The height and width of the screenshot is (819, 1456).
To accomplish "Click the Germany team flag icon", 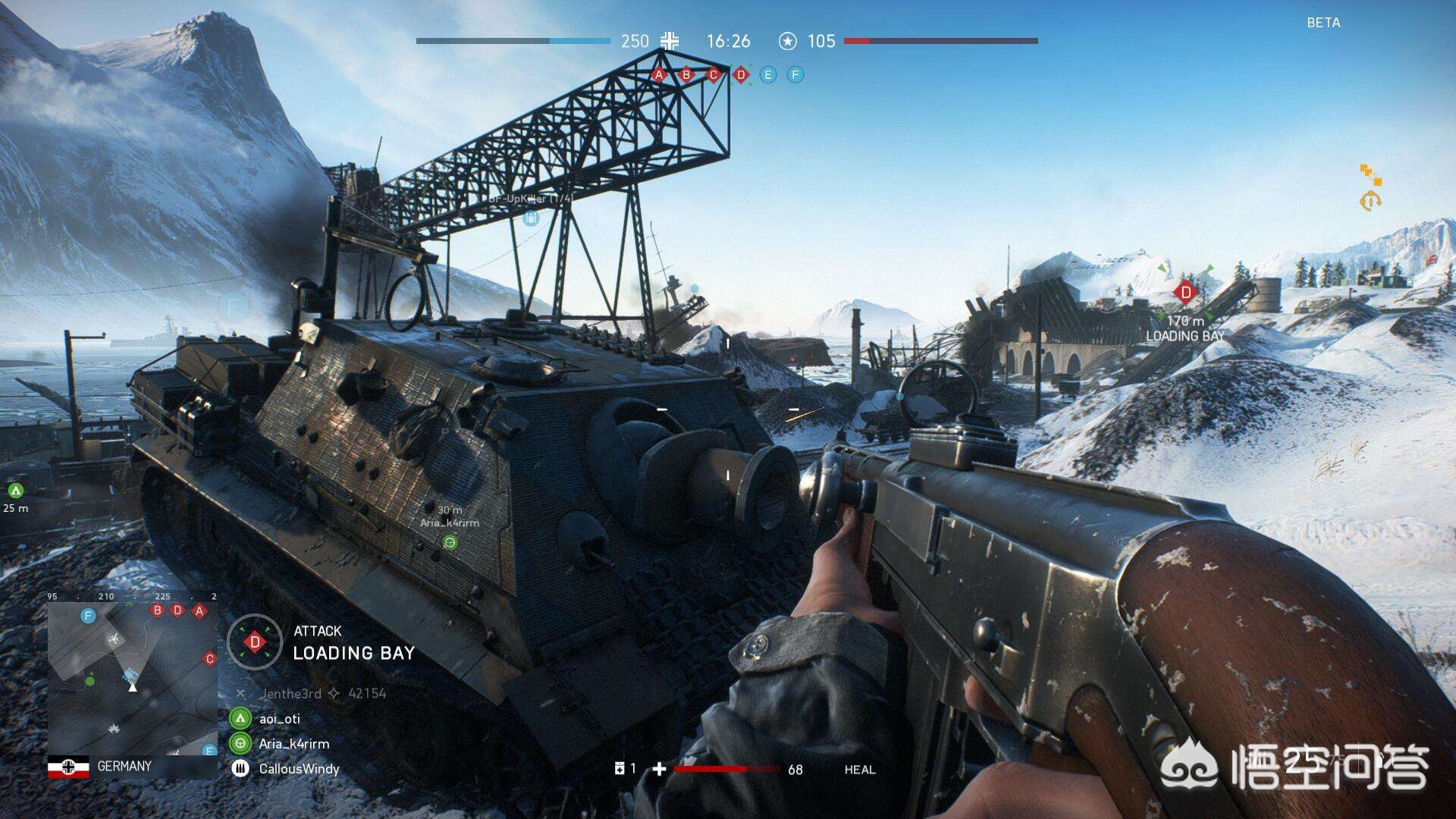I will (68, 767).
